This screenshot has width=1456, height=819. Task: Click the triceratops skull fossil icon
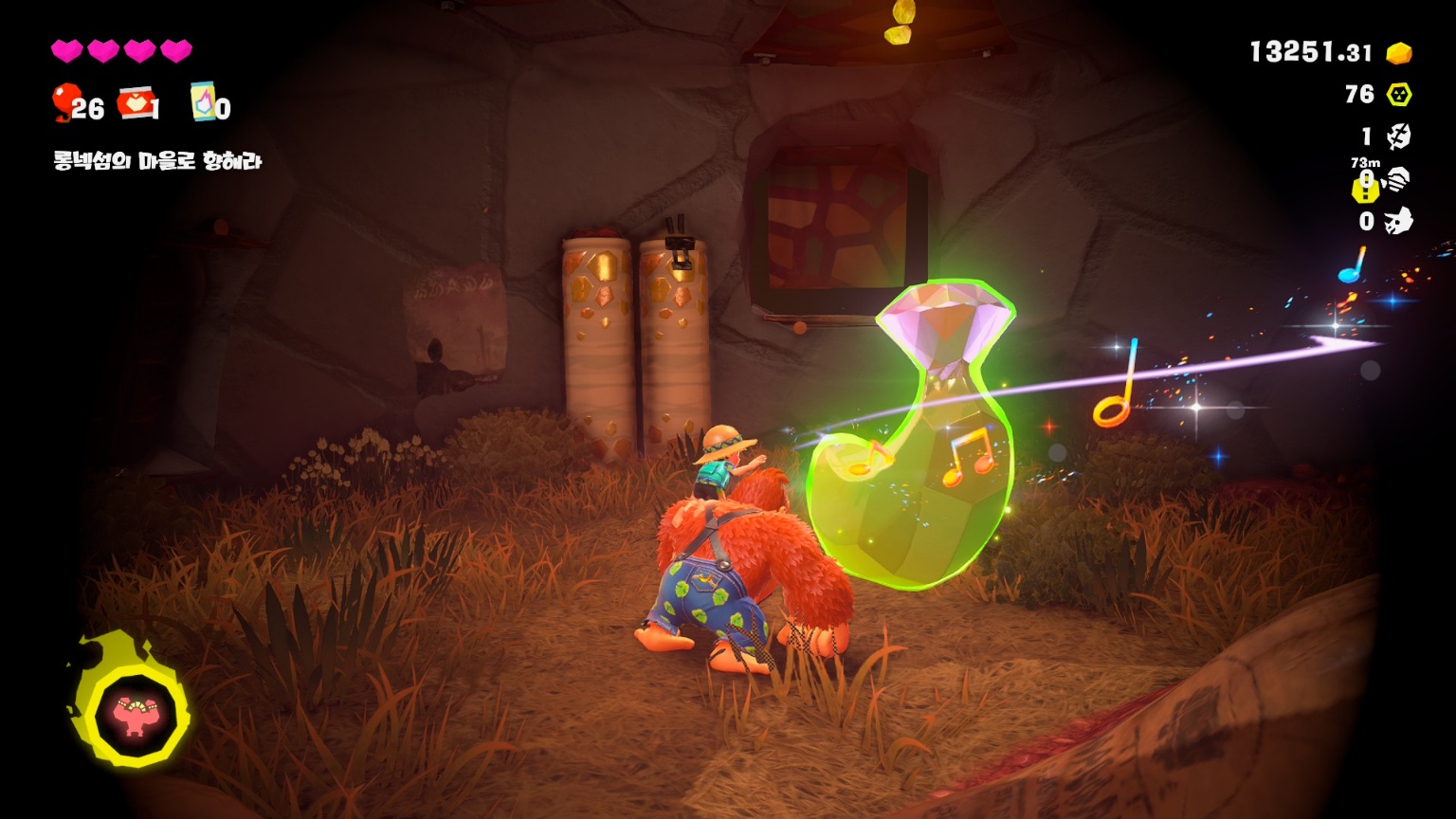1399,221
